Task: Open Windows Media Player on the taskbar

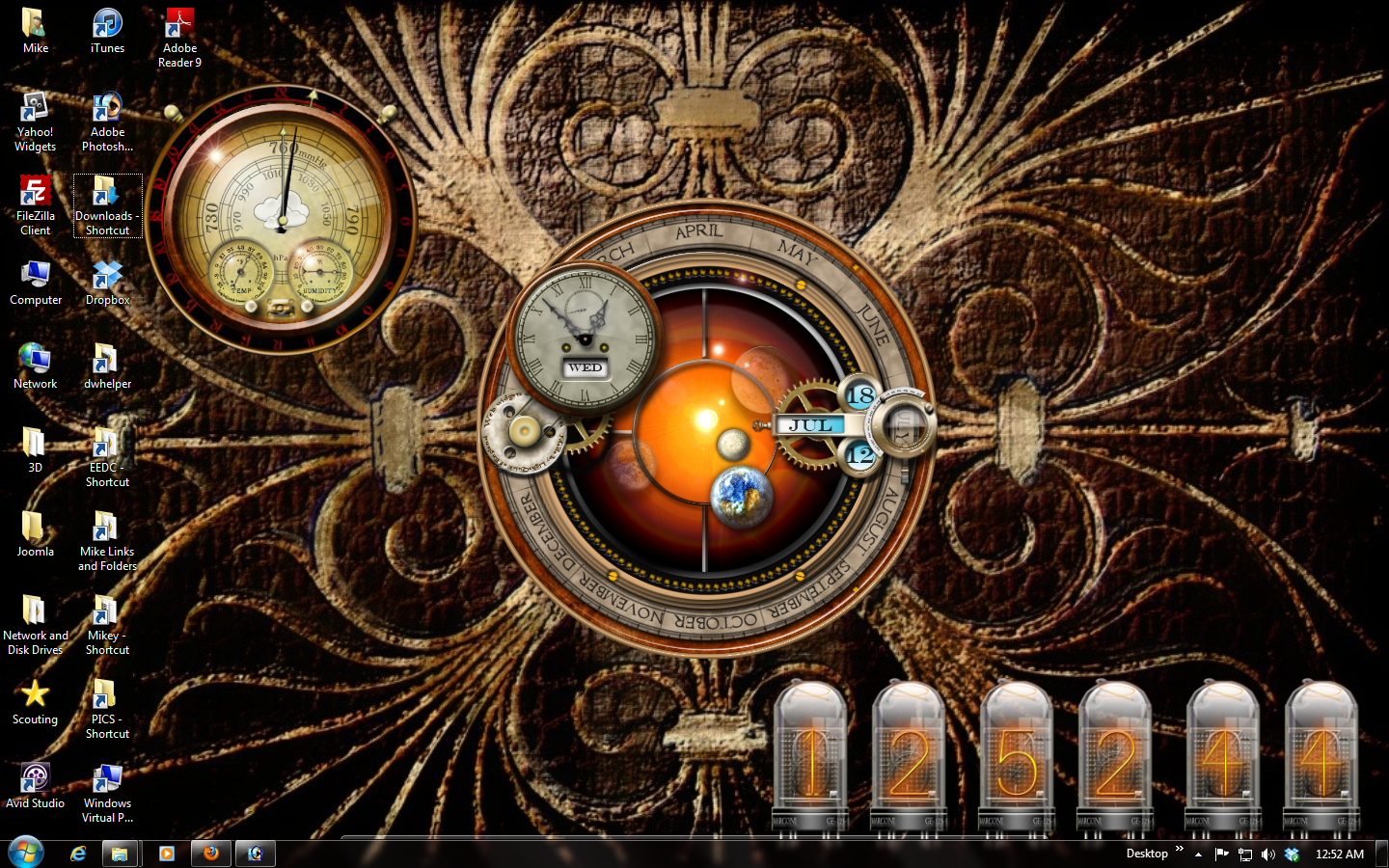Action: [x=166, y=853]
